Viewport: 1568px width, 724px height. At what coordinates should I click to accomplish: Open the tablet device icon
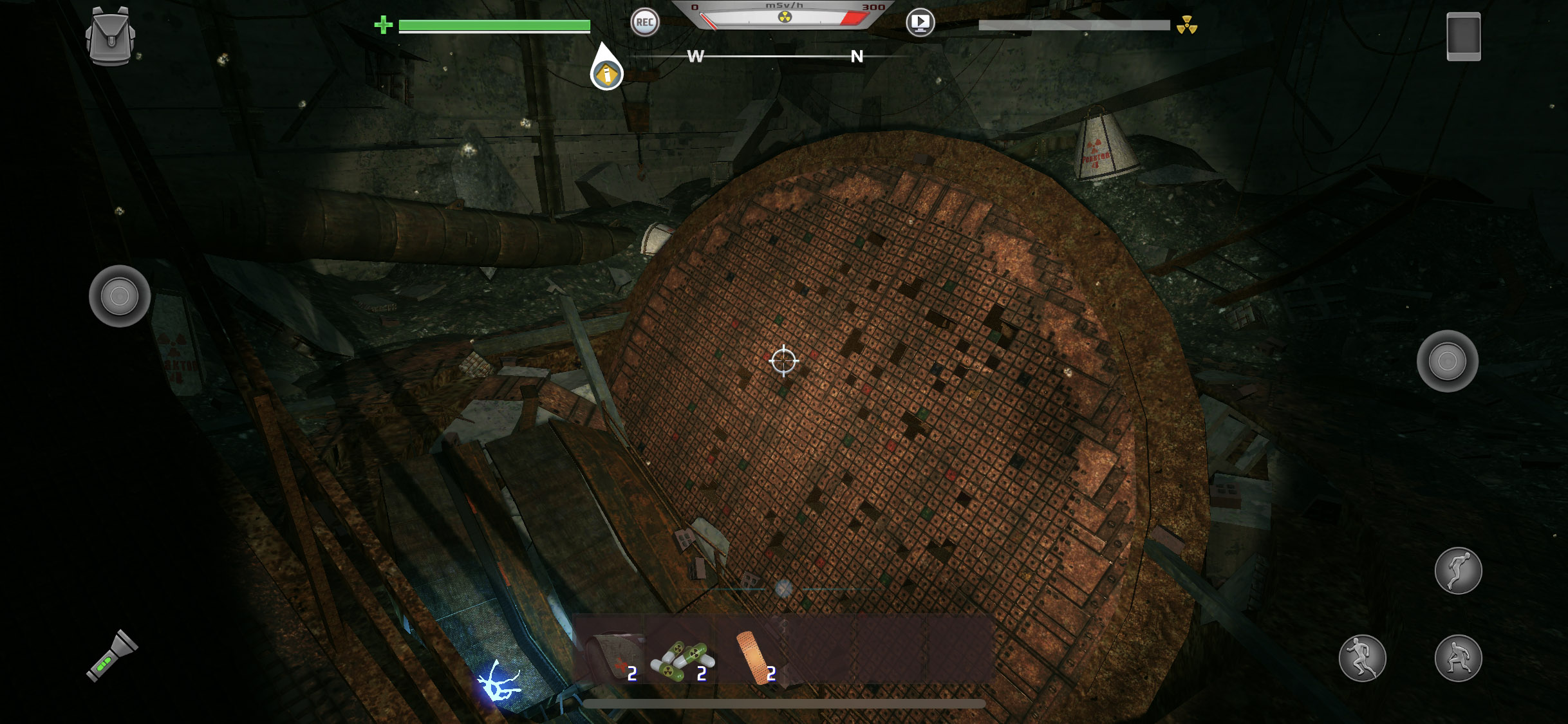click(x=1463, y=37)
